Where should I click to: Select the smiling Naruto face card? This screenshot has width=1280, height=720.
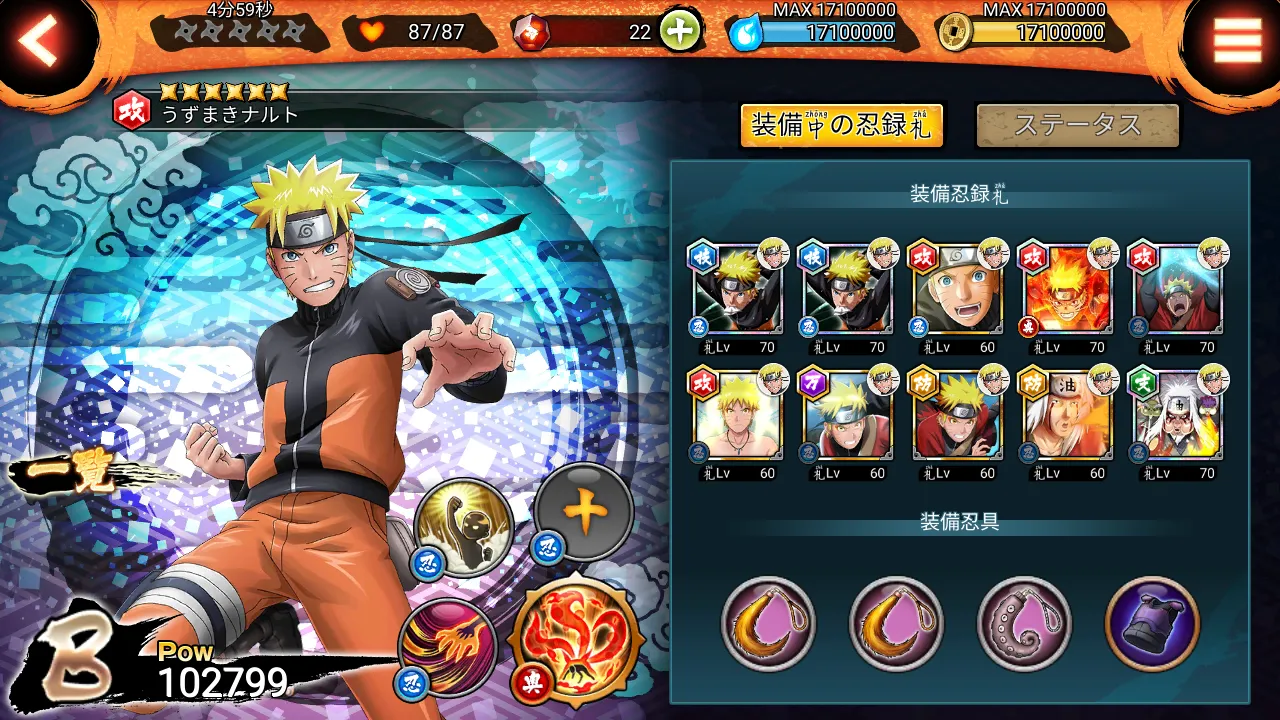point(952,290)
